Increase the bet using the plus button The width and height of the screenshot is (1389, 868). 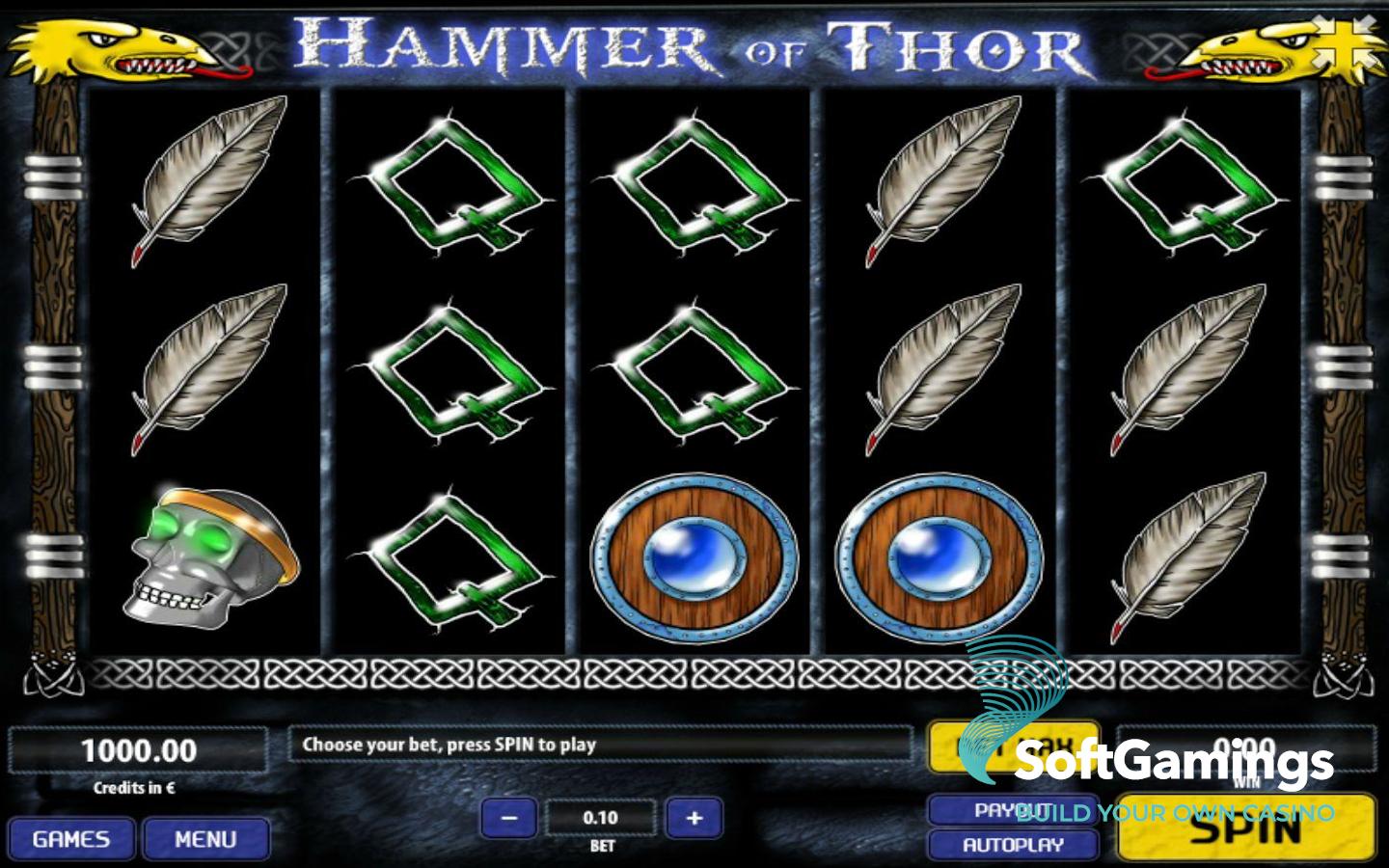point(694,817)
